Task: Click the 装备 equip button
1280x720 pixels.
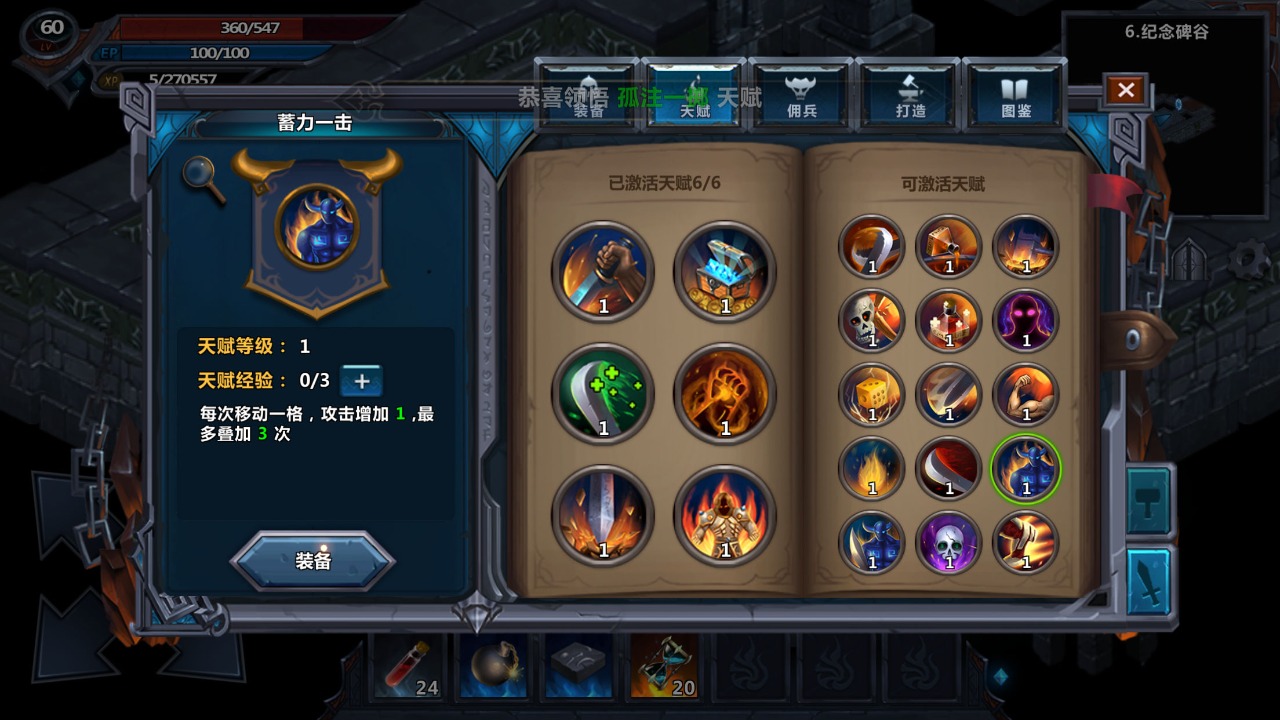Action: point(313,561)
